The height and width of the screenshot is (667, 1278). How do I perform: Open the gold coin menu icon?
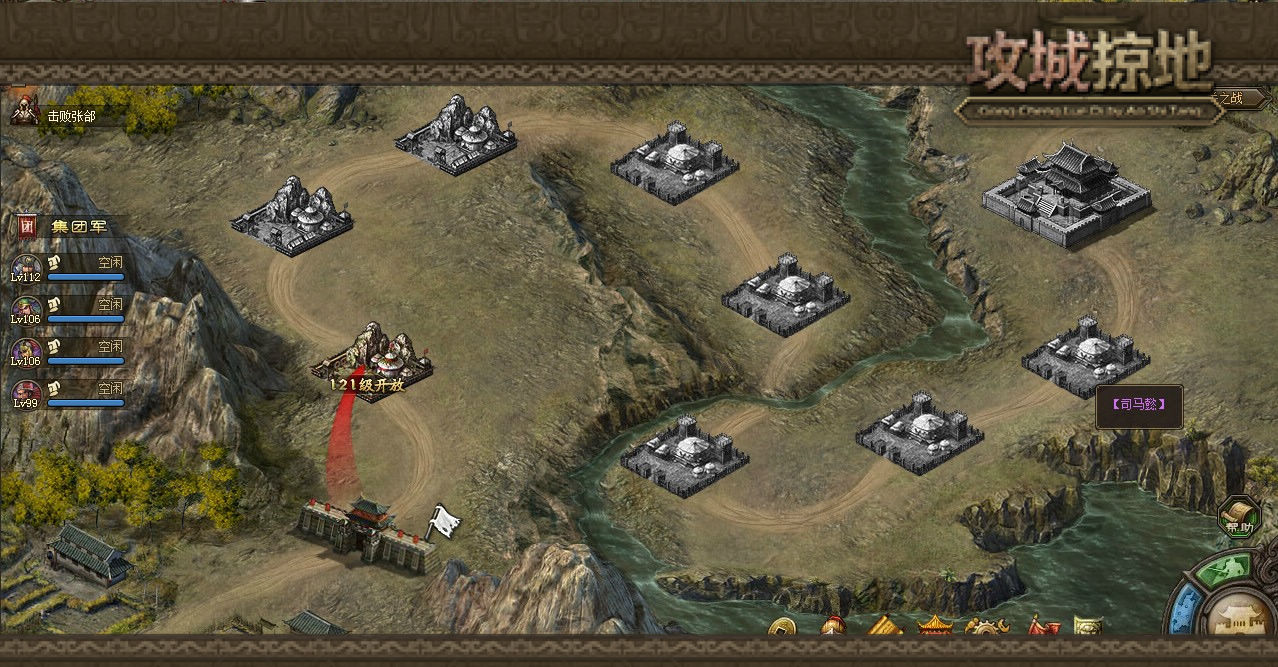coord(782,629)
